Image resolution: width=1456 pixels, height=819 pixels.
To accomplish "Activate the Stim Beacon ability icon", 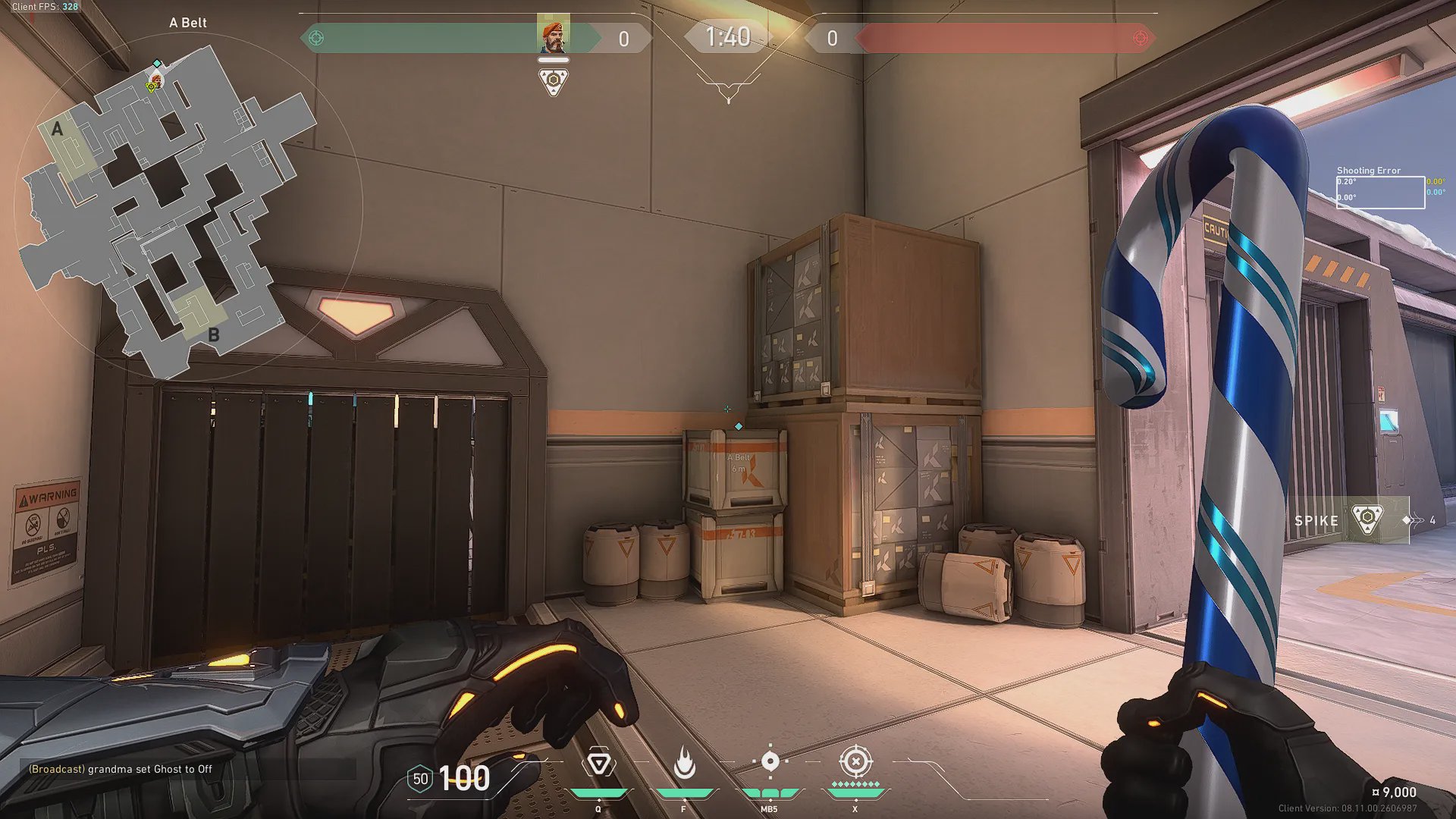I will click(598, 763).
